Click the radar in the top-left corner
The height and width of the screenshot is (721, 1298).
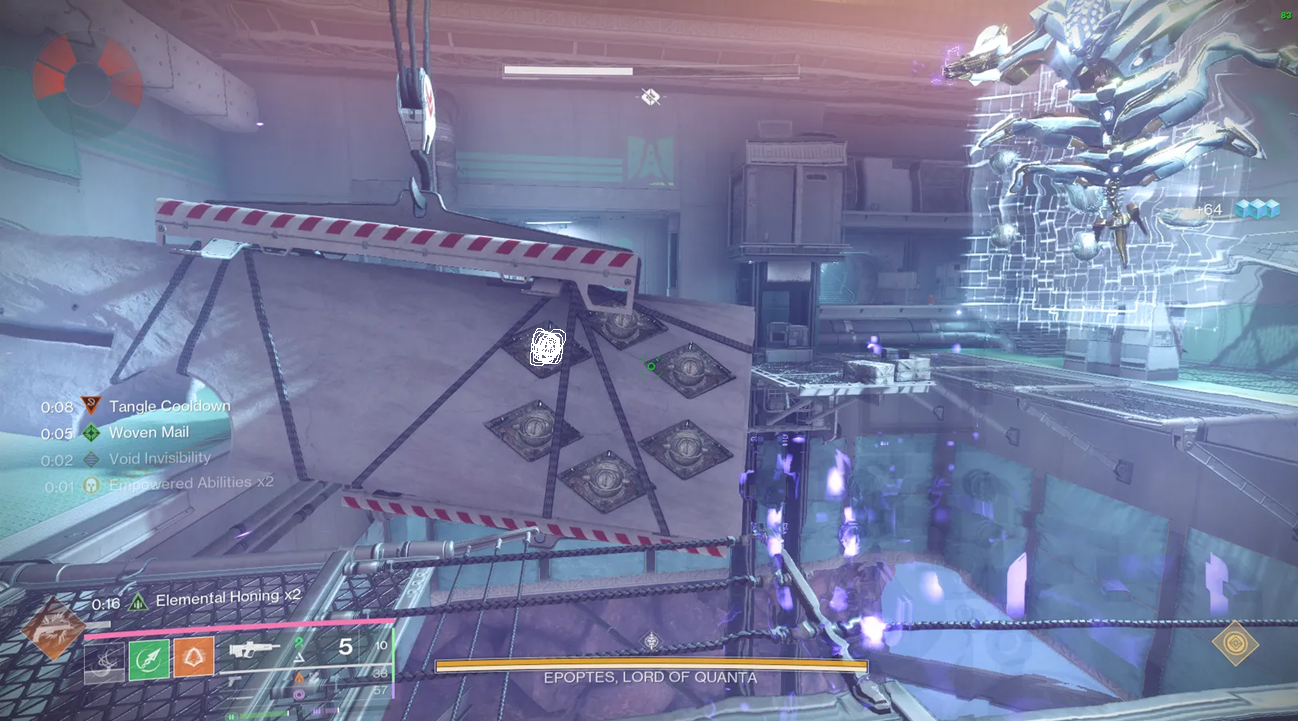click(x=87, y=82)
